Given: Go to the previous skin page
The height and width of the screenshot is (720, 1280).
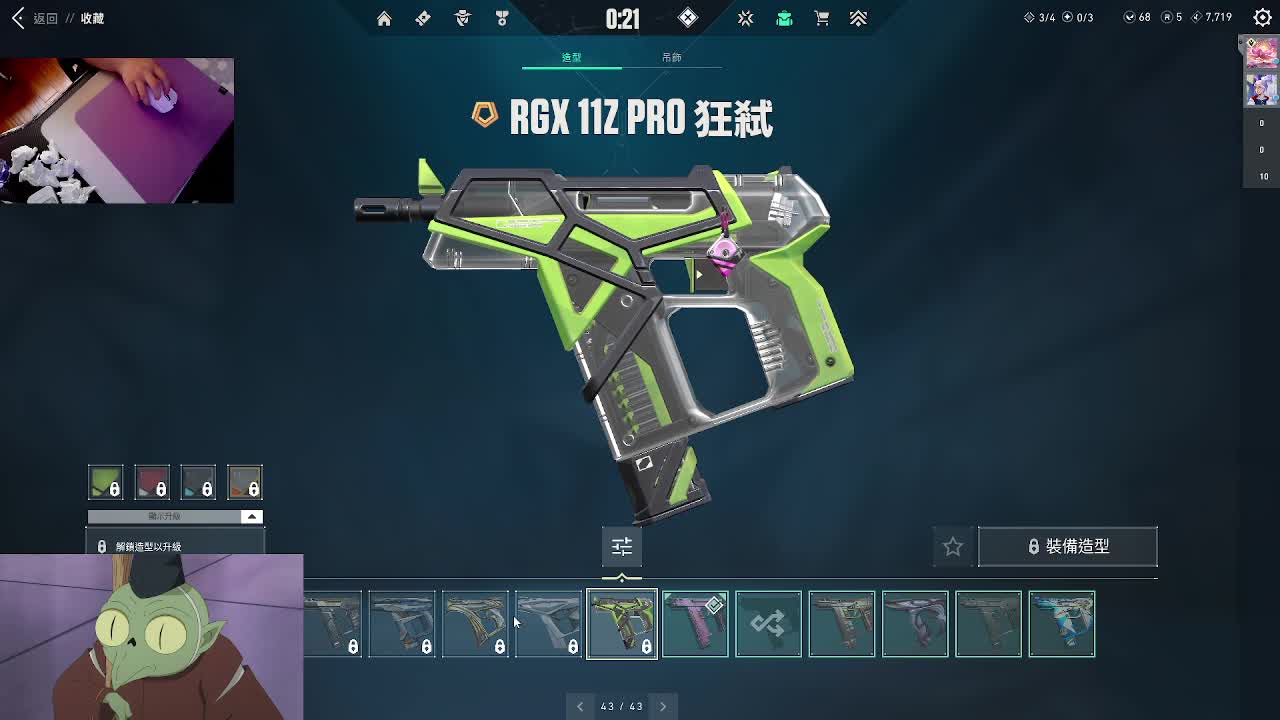Looking at the screenshot, I should tap(580, 706).
